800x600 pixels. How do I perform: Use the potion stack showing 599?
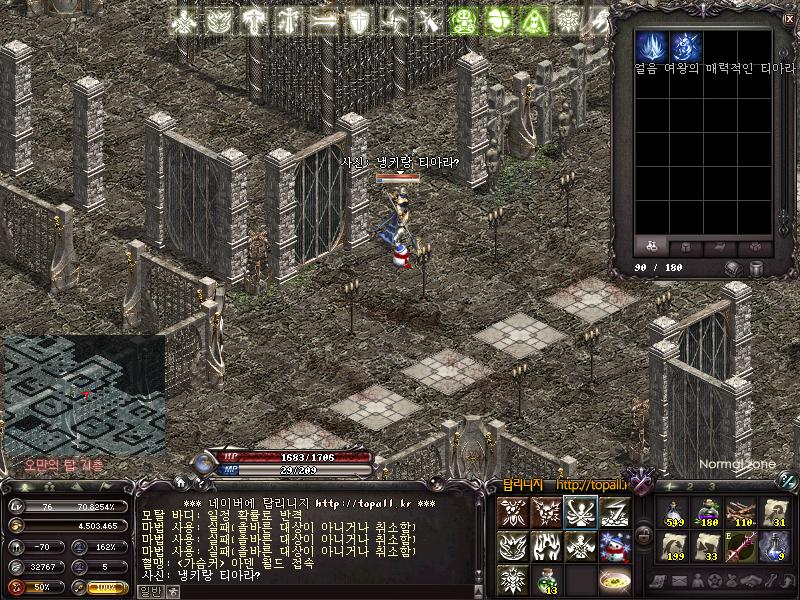click(673, 513)
